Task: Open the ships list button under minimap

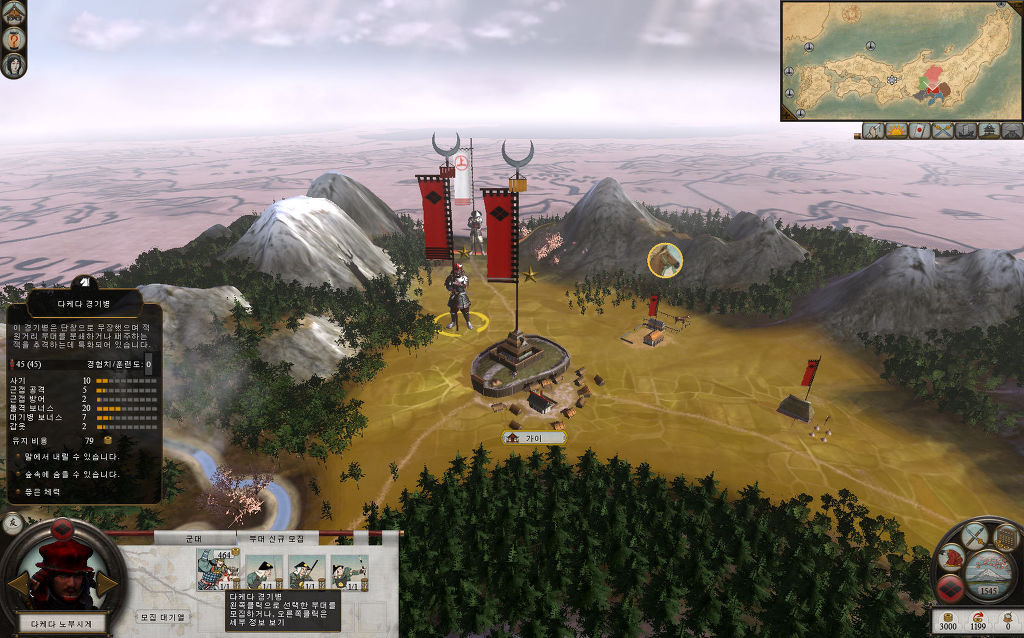Action: [966, 131]
